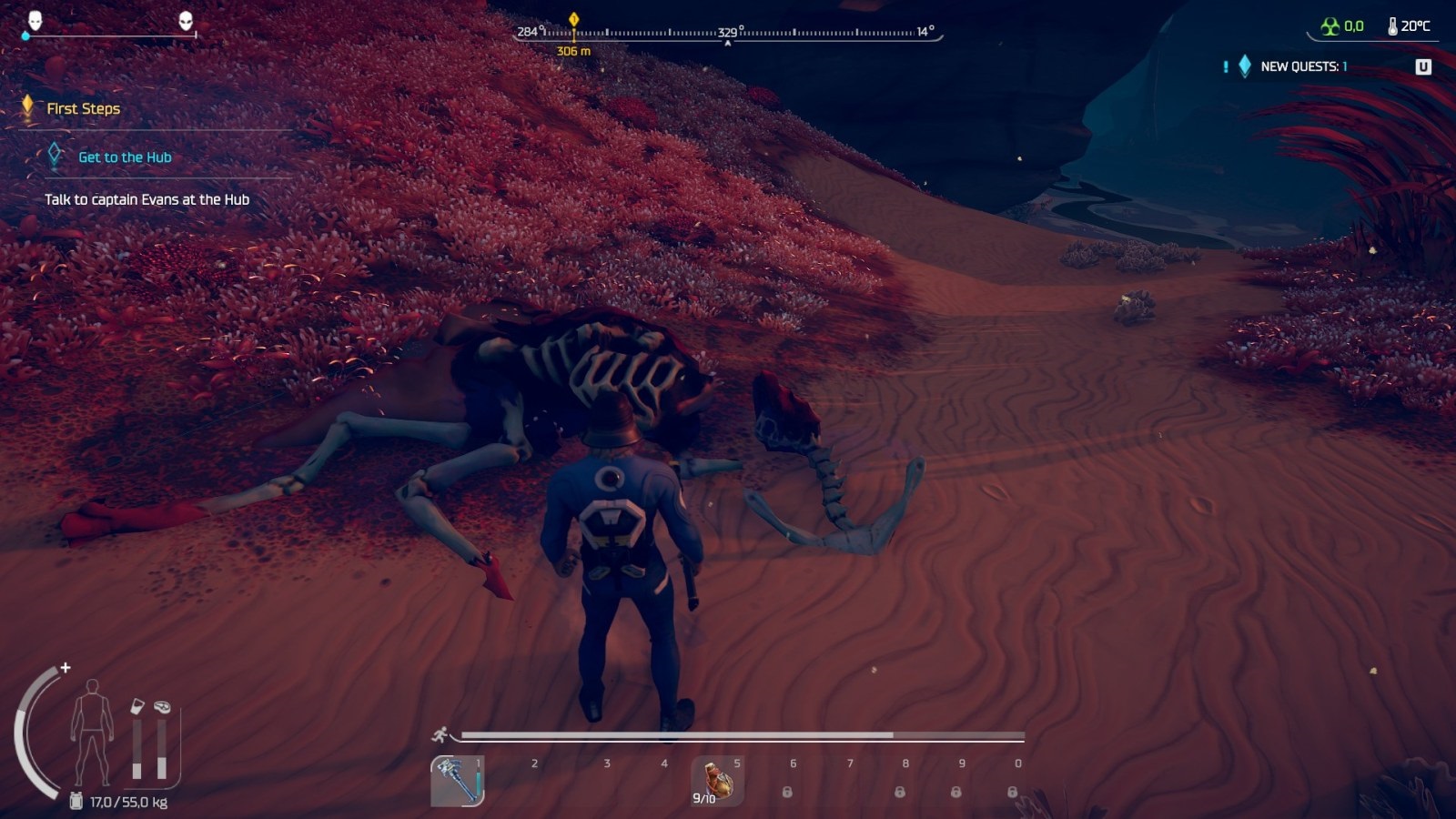Viewport: 1456px width, 819px height.
Task: Click the yellow quest marker on the compass
Action: click(573, 19)
